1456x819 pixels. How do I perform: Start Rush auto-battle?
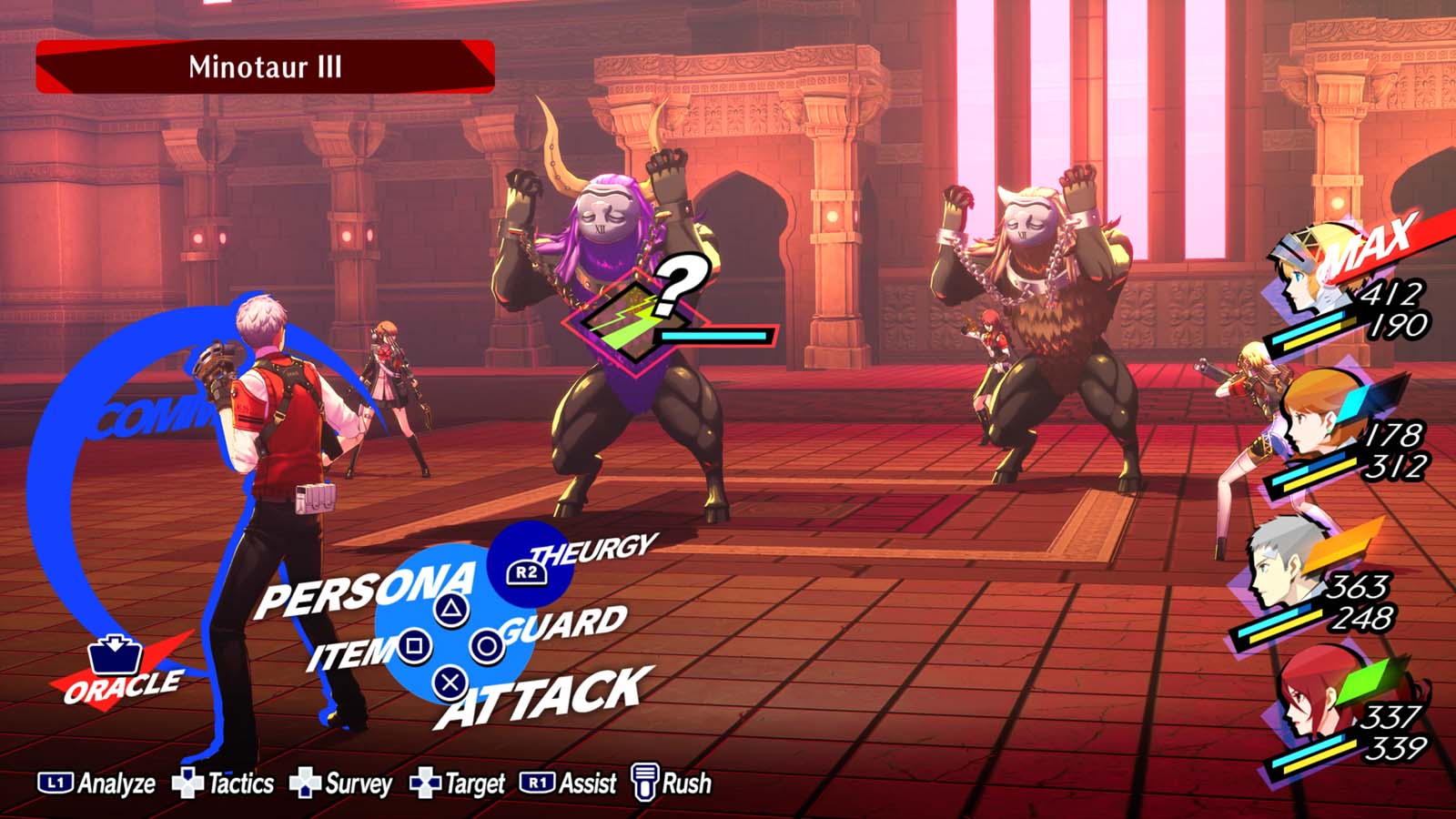point(672,784)
